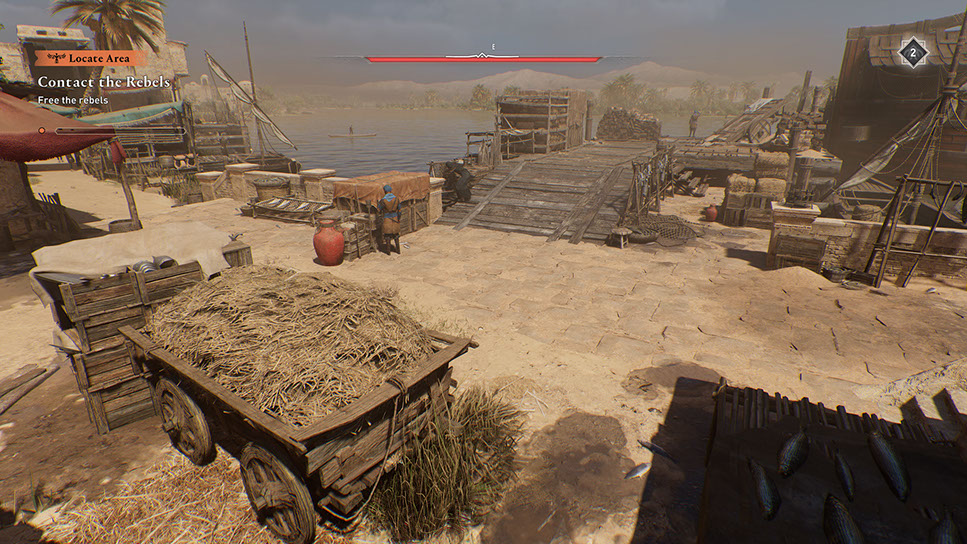Select the diamond icon showing number 2
967x544 pixels.
click(912, 52)
